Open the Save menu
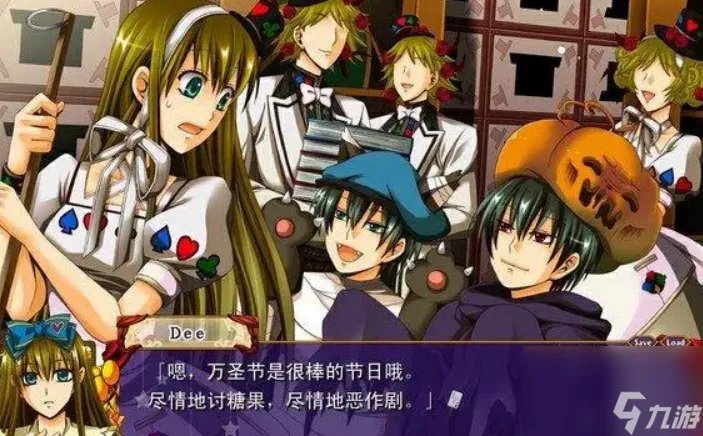This screenshot has height=436, width=703. click(x=641, y=343)
